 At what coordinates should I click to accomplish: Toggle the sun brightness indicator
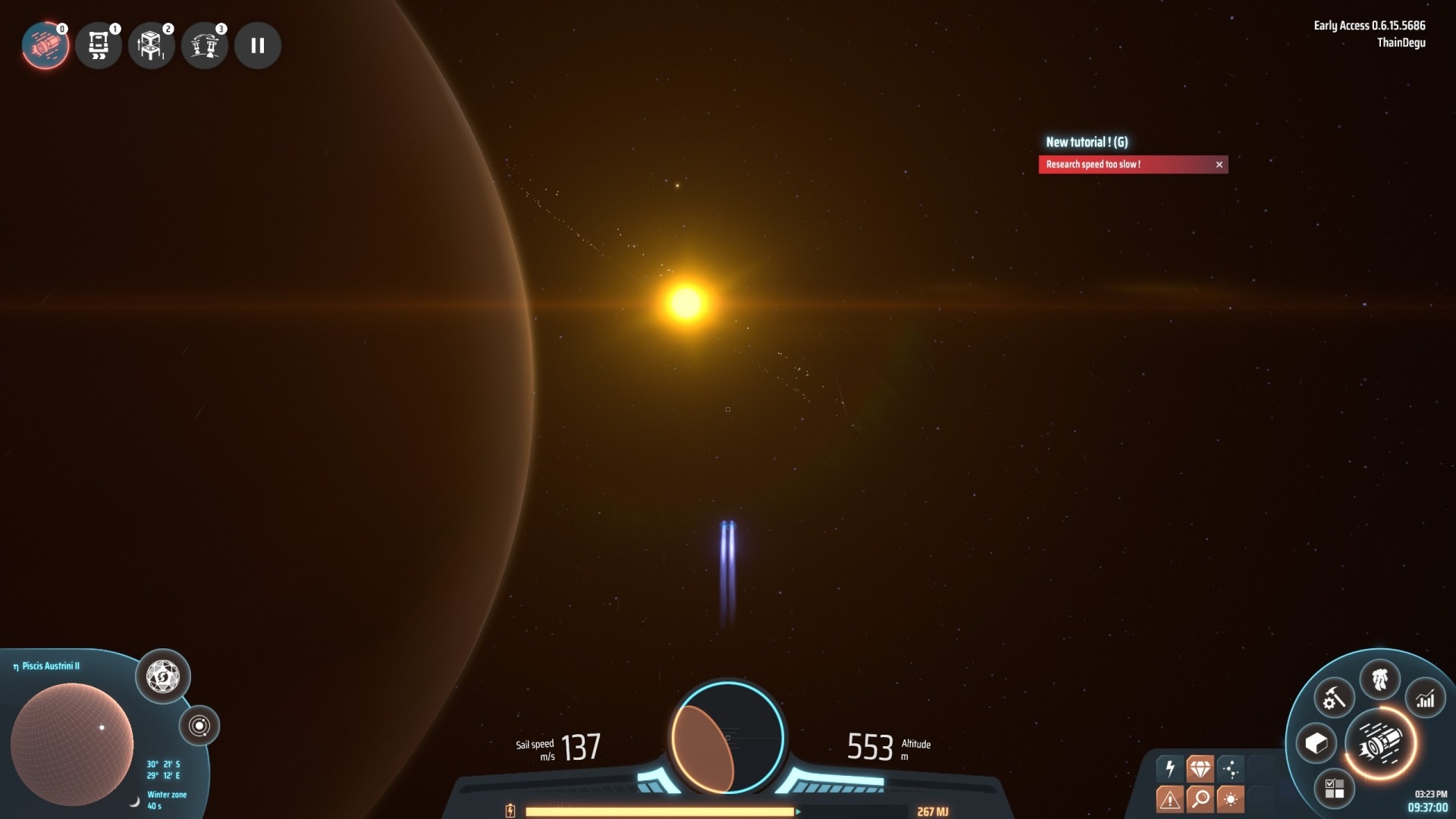tap(1231, 798)
